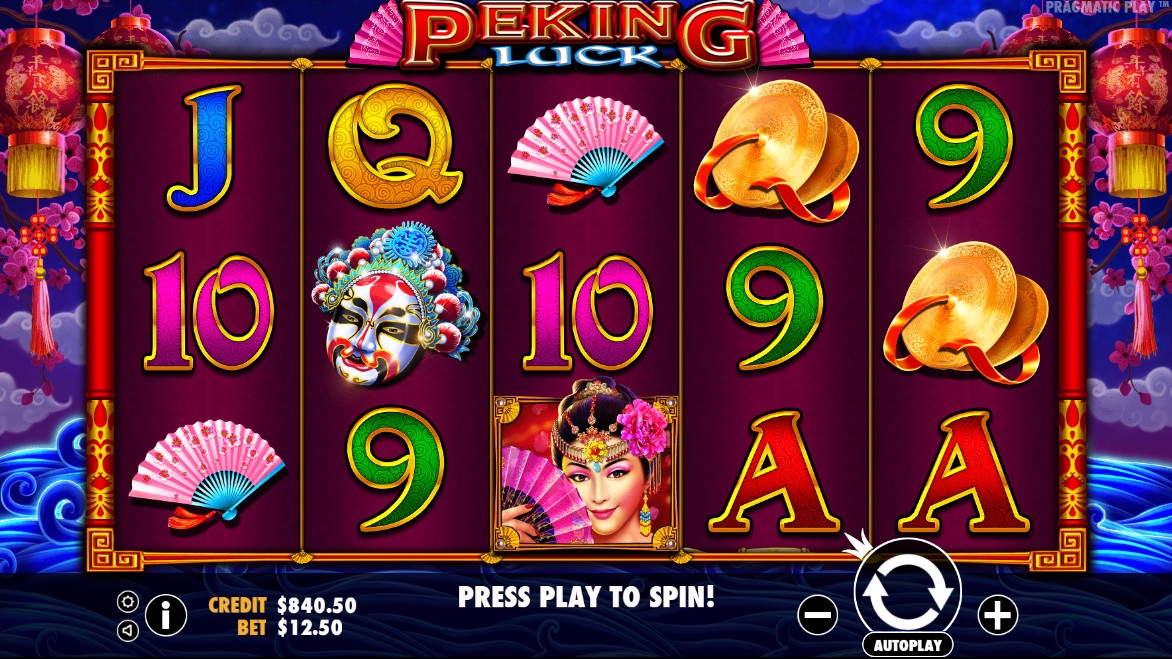Open the game info paytable
This screenshot has height=659, width=1172.
click(x=166, y=615)
